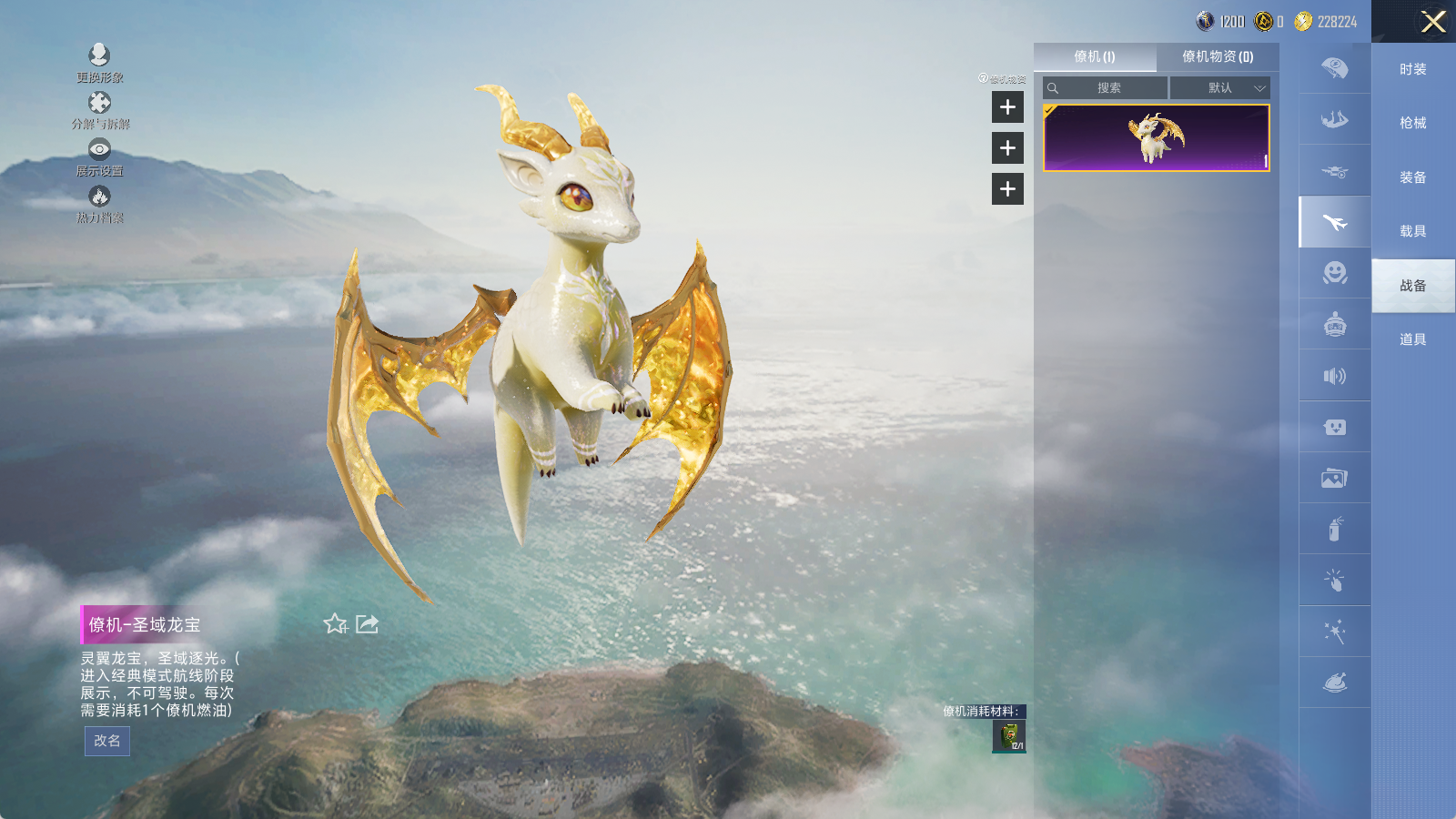
Task: Share the wingman using the share icon
Action: point(368,623)
